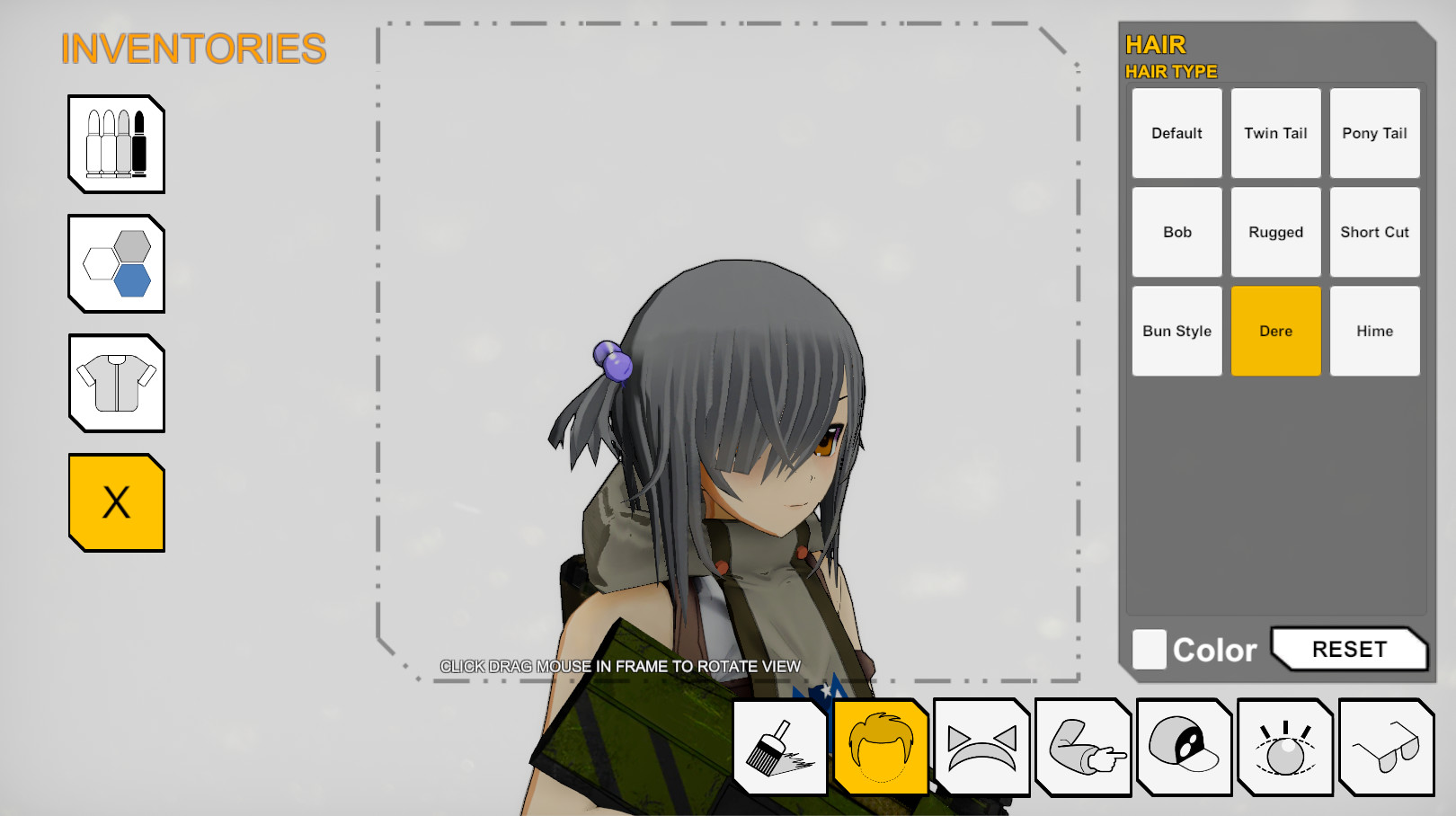1456x816 pixels.
Task: Choose the Twin Tail hairstyle
Action: coord(1275,132)
